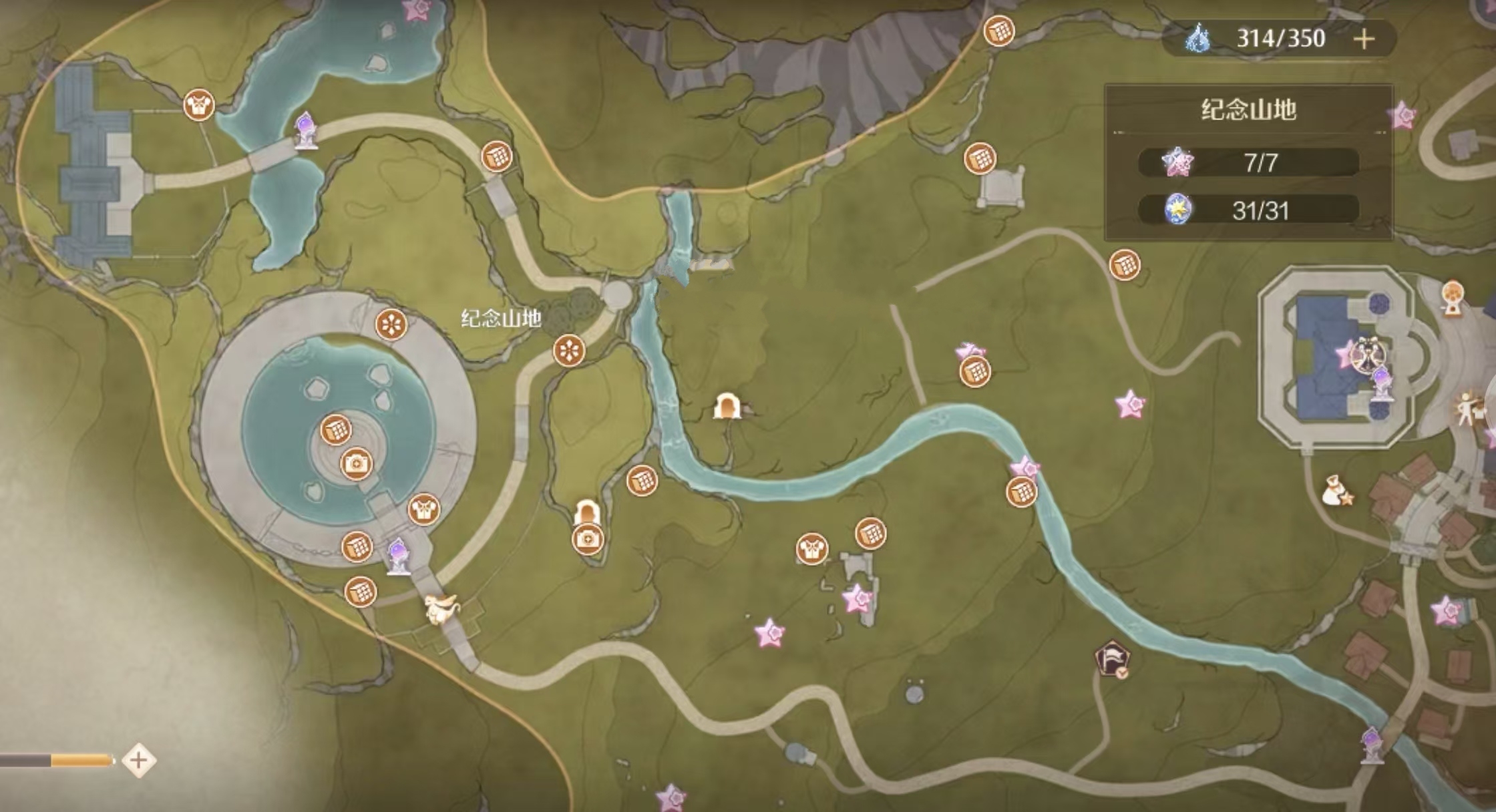Add energy with the plus beside 314/350
Image resolution: width=1496 pixels, height=812 pixels.
pos(1364,39)
